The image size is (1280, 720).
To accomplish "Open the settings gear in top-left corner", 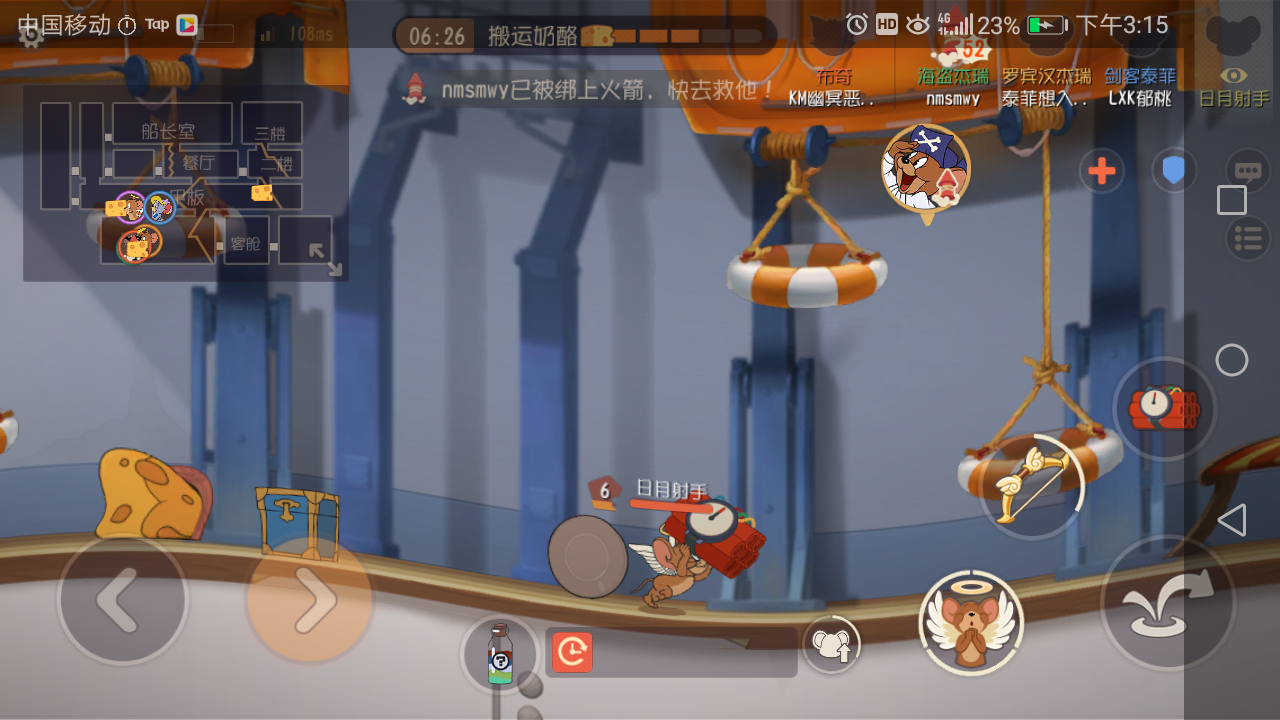I will [x=30, y=36].
